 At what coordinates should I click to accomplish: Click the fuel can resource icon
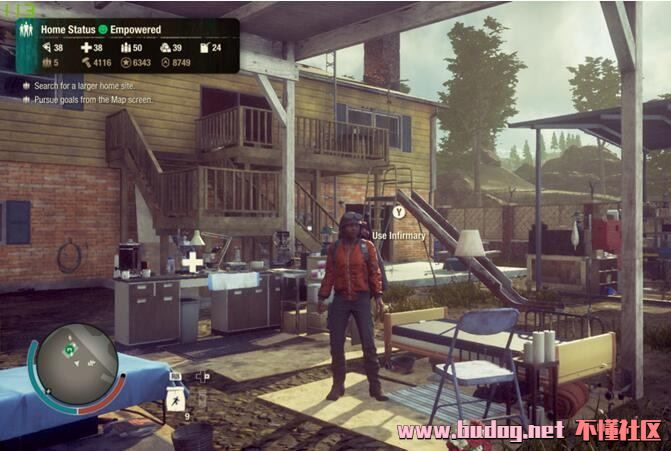203,47
